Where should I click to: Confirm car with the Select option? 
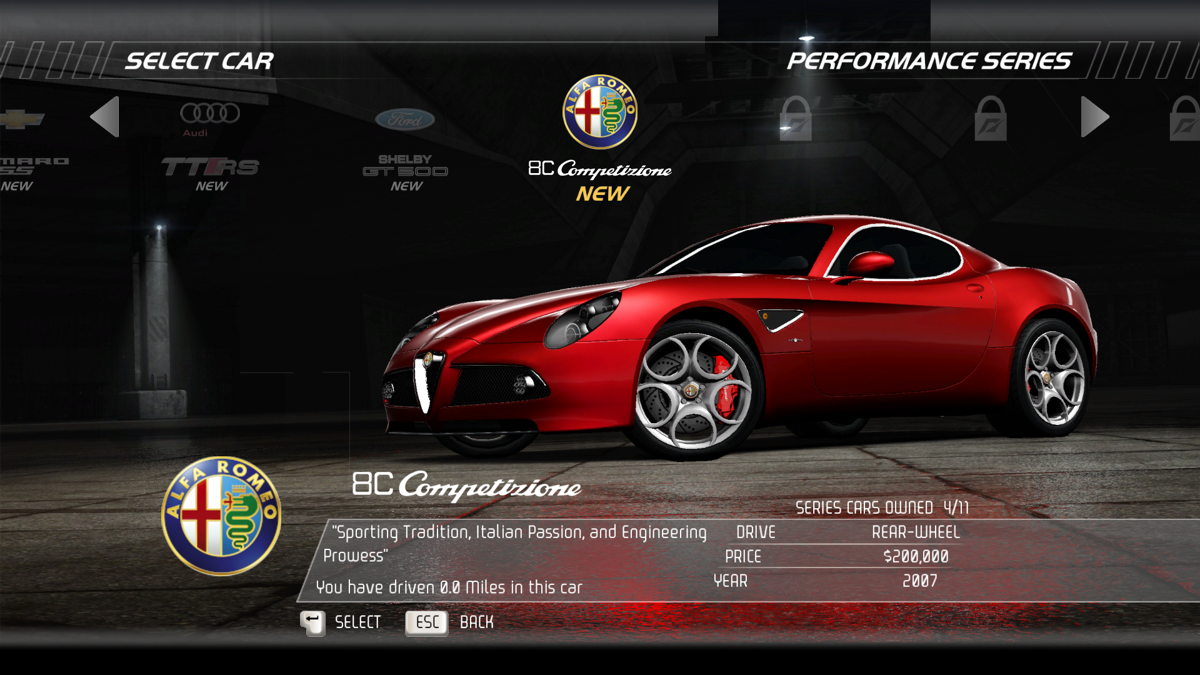tap(341, 622)
